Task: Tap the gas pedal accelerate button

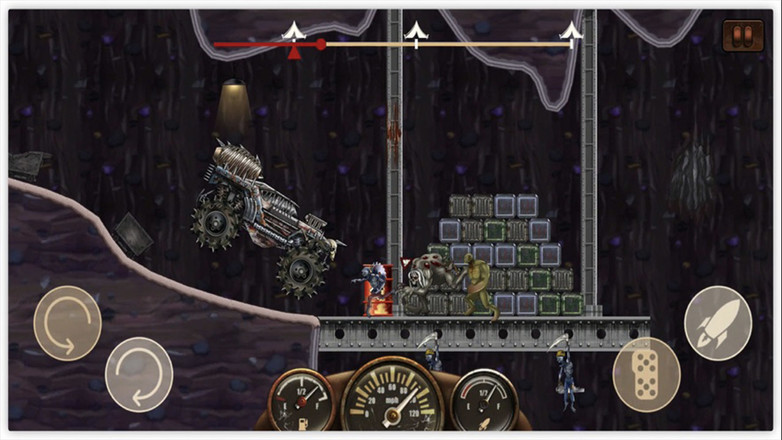Action: pos(646,374)
